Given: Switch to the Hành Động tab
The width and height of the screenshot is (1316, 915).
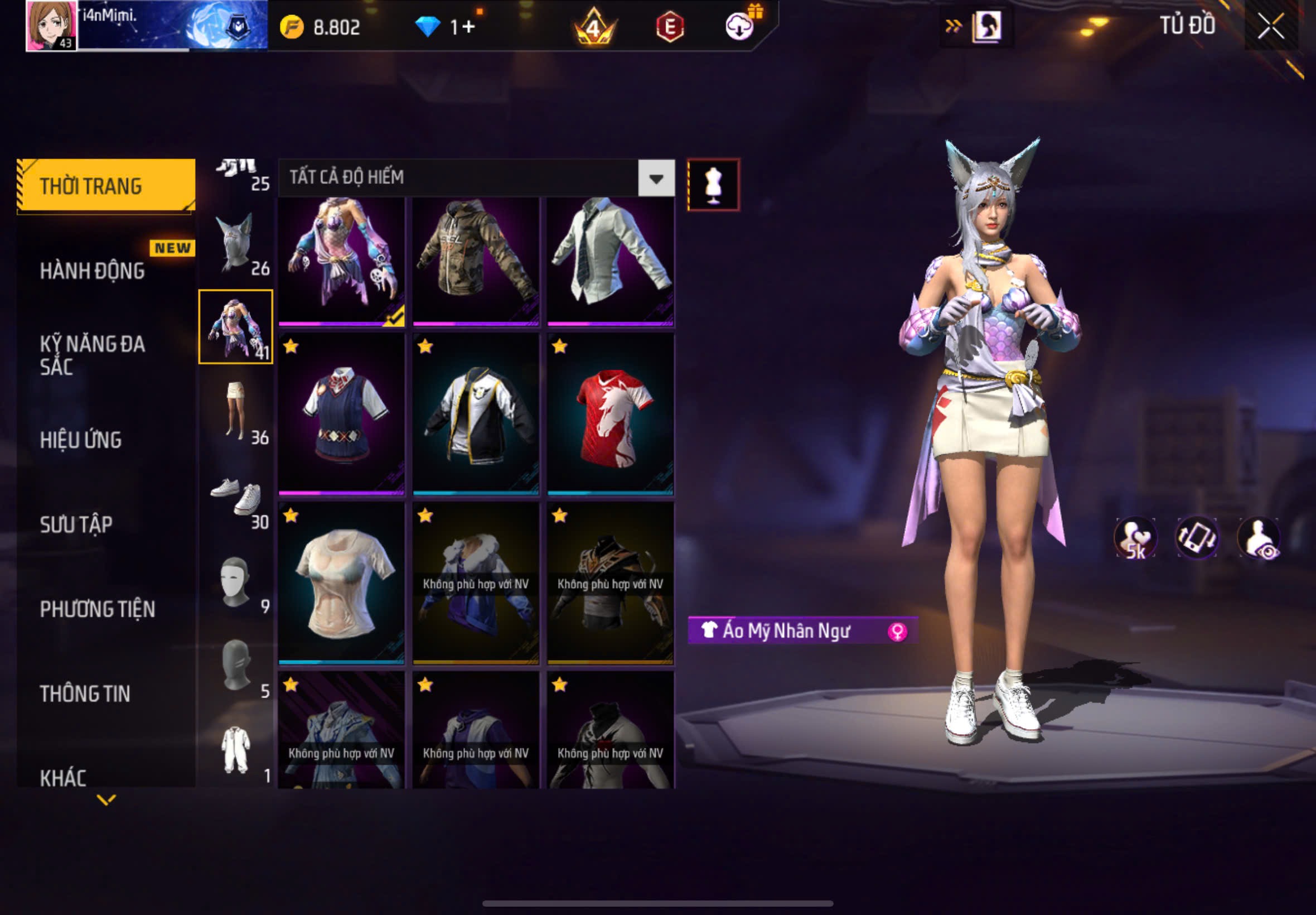Looking at the screenshot, I should pyautogui.click(x=91, y=271).
